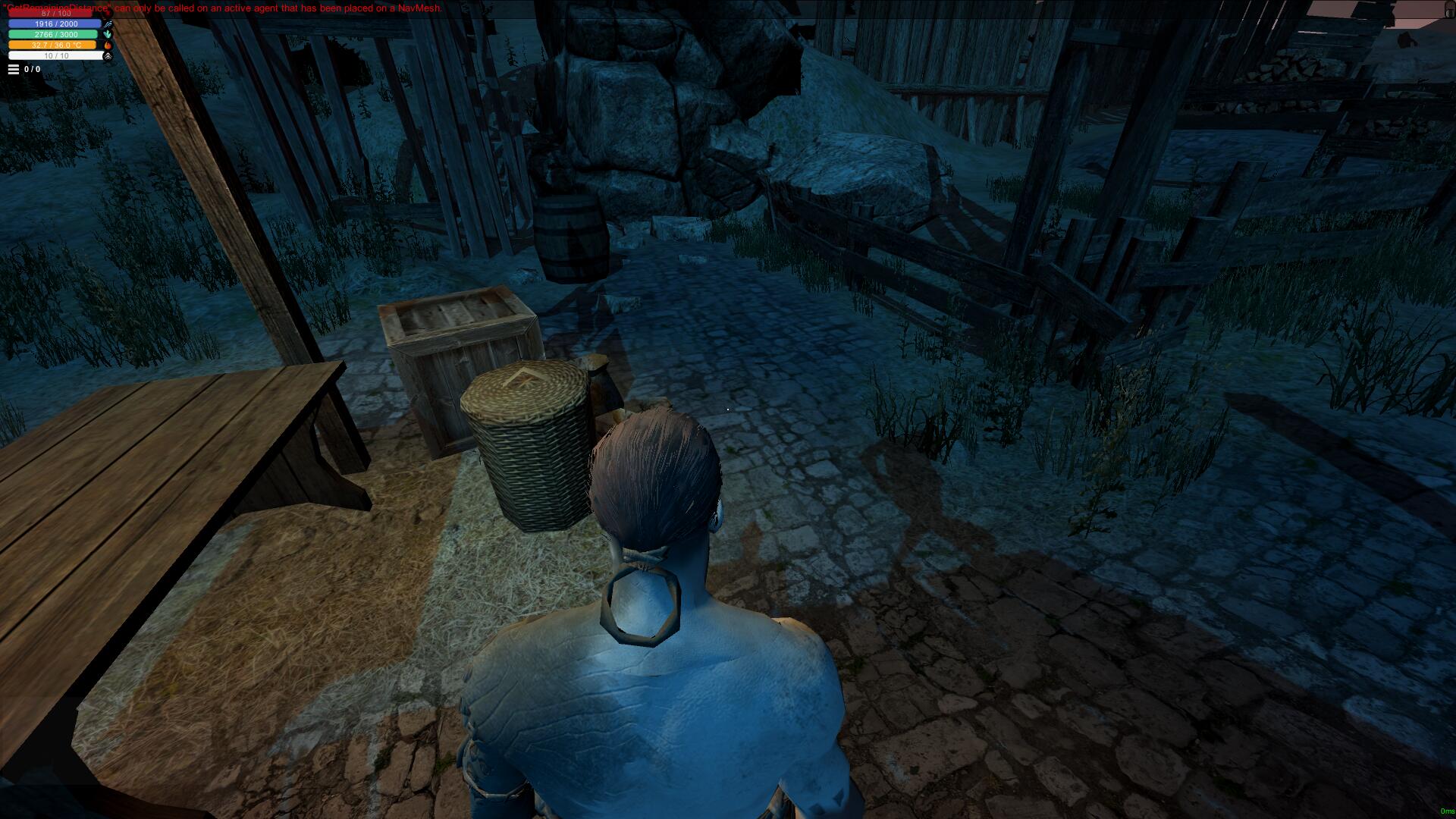The image size is (1456, 819).
Task: Click the blood drop icon beside the health bar
Action: tap(108, 14)
